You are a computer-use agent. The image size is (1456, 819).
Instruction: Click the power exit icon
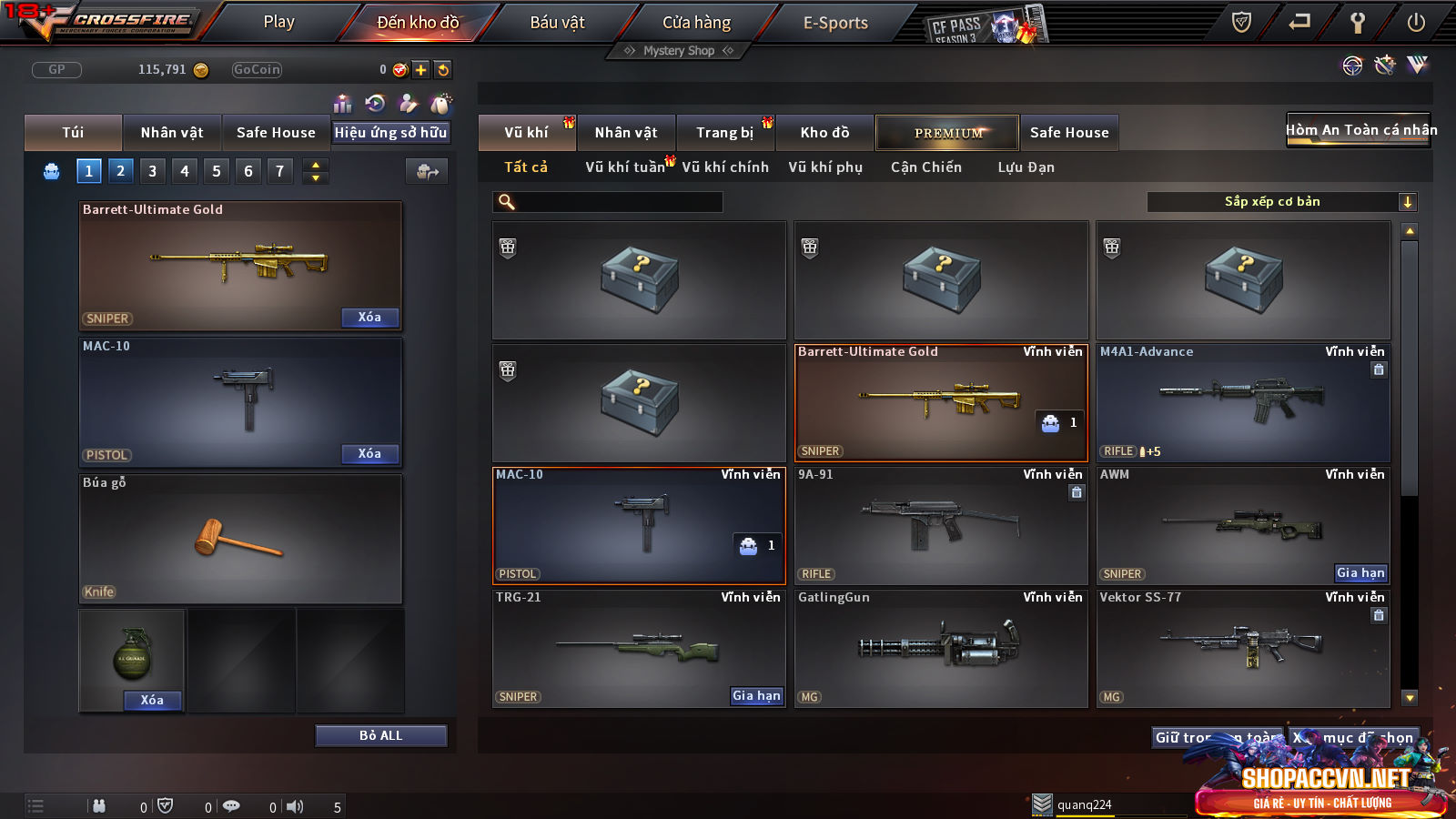click(x=1416, y=23)
